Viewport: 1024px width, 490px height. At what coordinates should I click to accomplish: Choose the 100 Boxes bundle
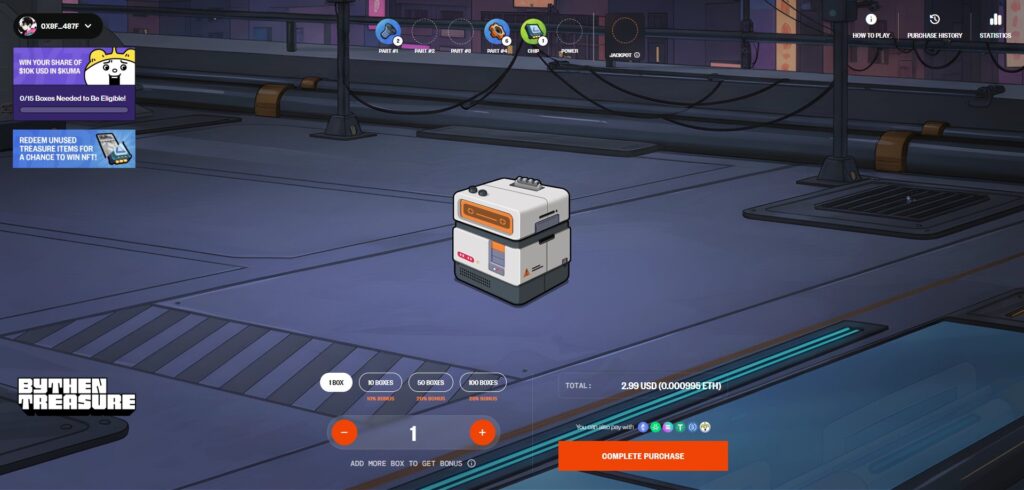click(483, 382)
